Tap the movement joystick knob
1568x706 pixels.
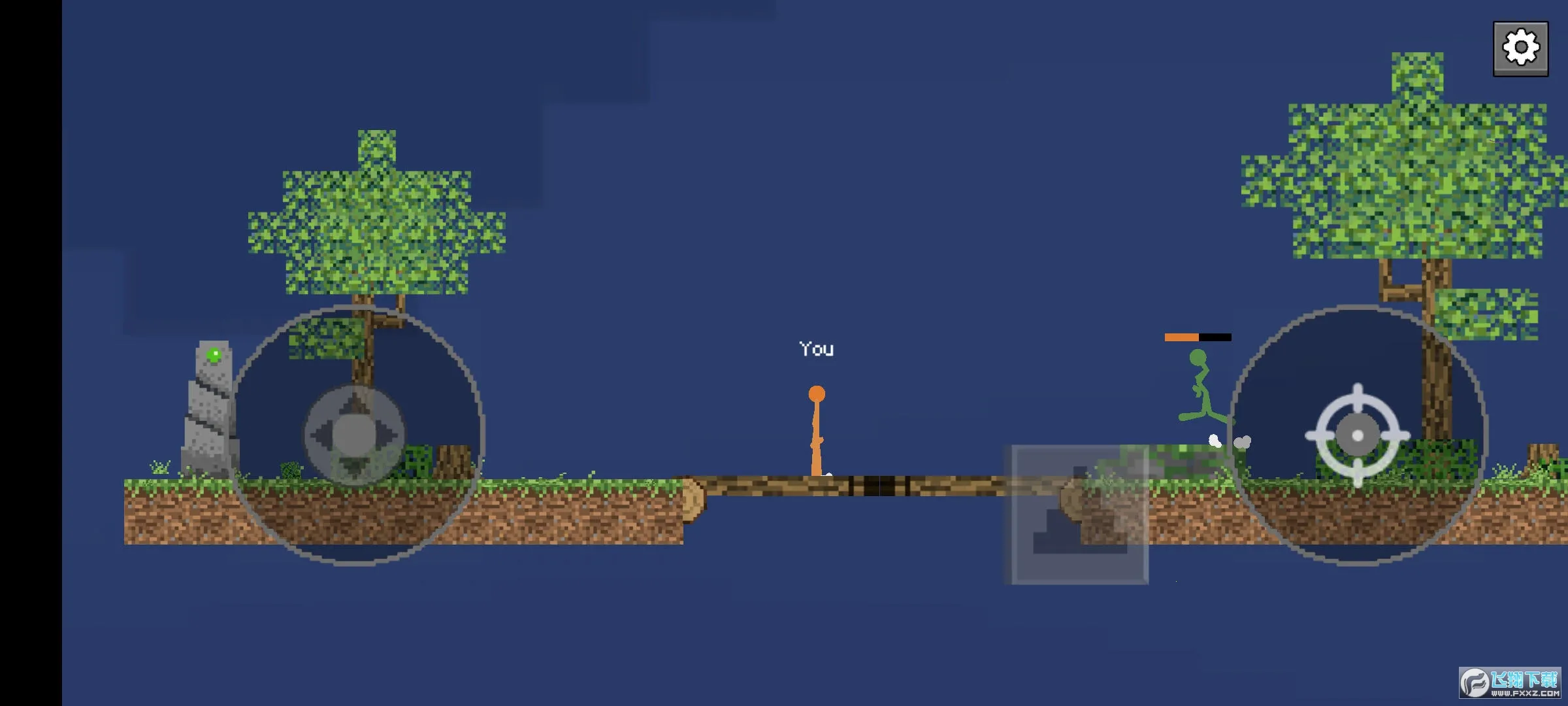click(354, 435)
